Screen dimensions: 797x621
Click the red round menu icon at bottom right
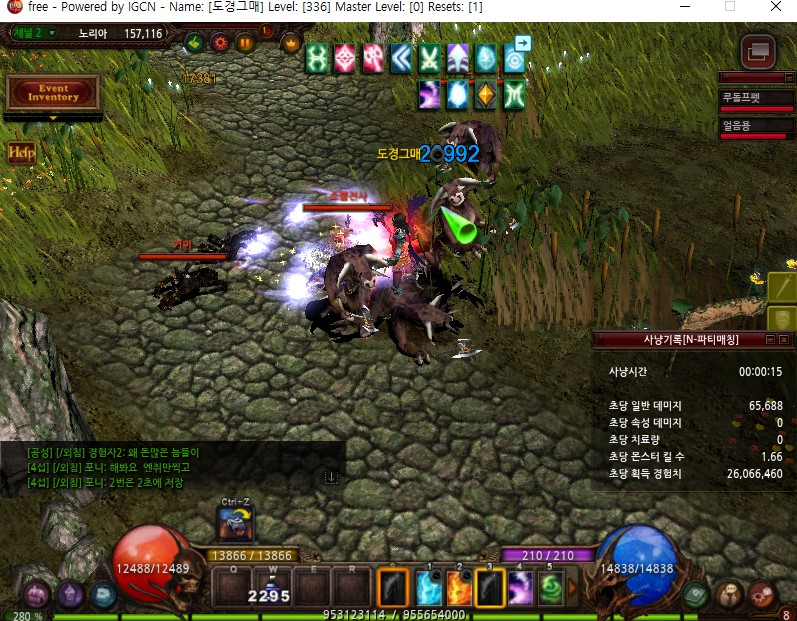pyautogui.click(x=762, y=594)
